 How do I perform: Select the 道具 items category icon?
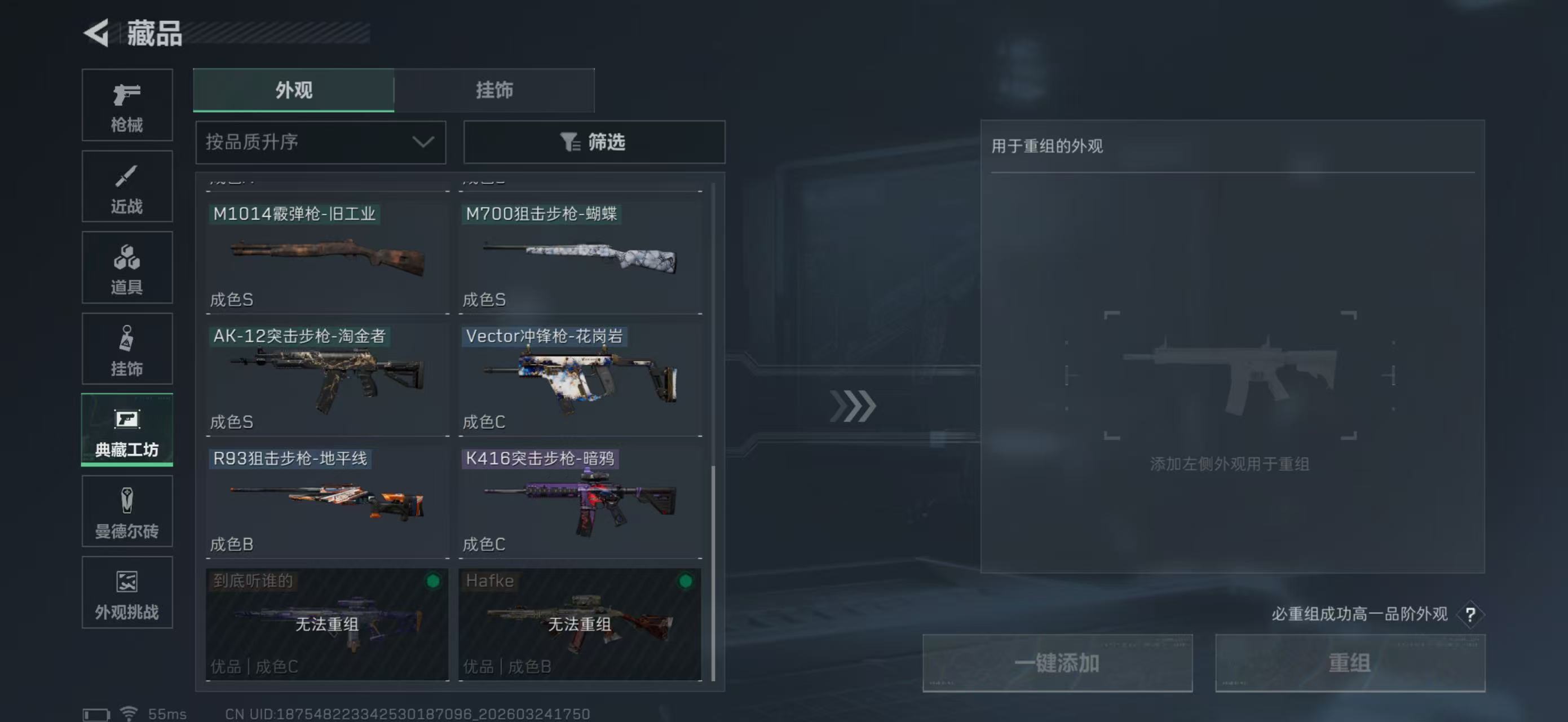click(127, 268)
